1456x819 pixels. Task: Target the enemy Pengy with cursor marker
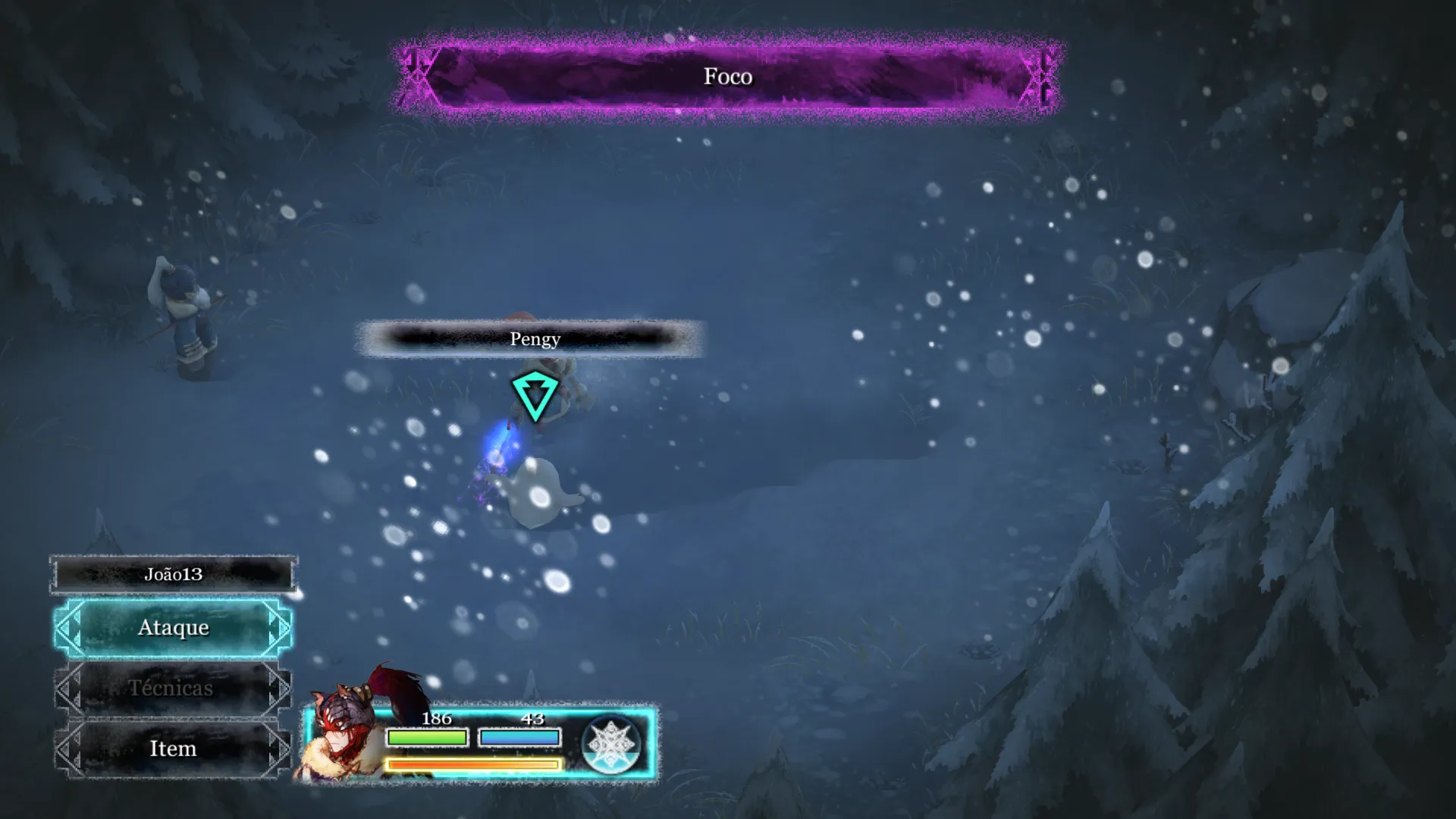click(x=535, y=395)
